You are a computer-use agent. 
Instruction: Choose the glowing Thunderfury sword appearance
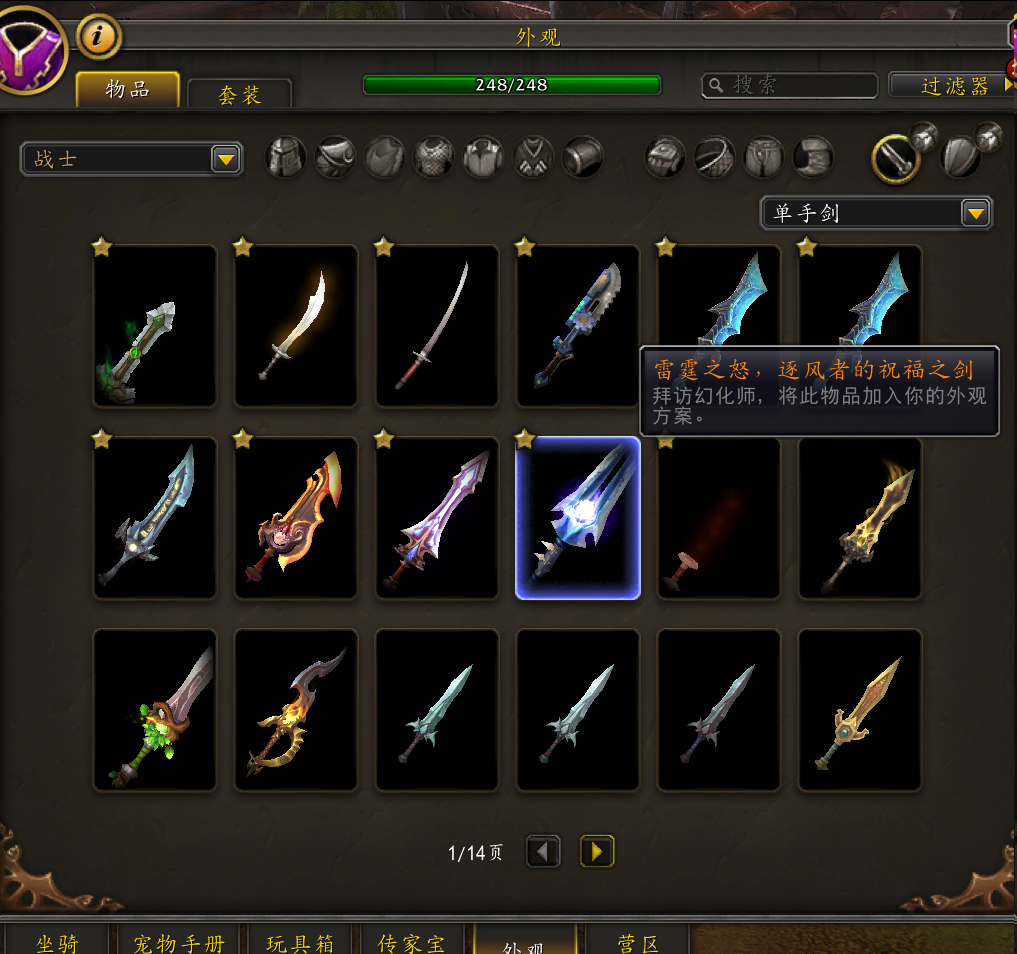(578, 518)
